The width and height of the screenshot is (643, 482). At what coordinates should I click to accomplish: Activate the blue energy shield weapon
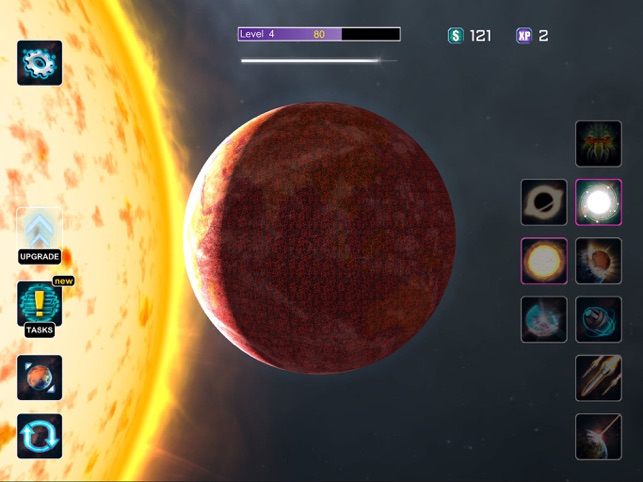[x=544, y=320]
